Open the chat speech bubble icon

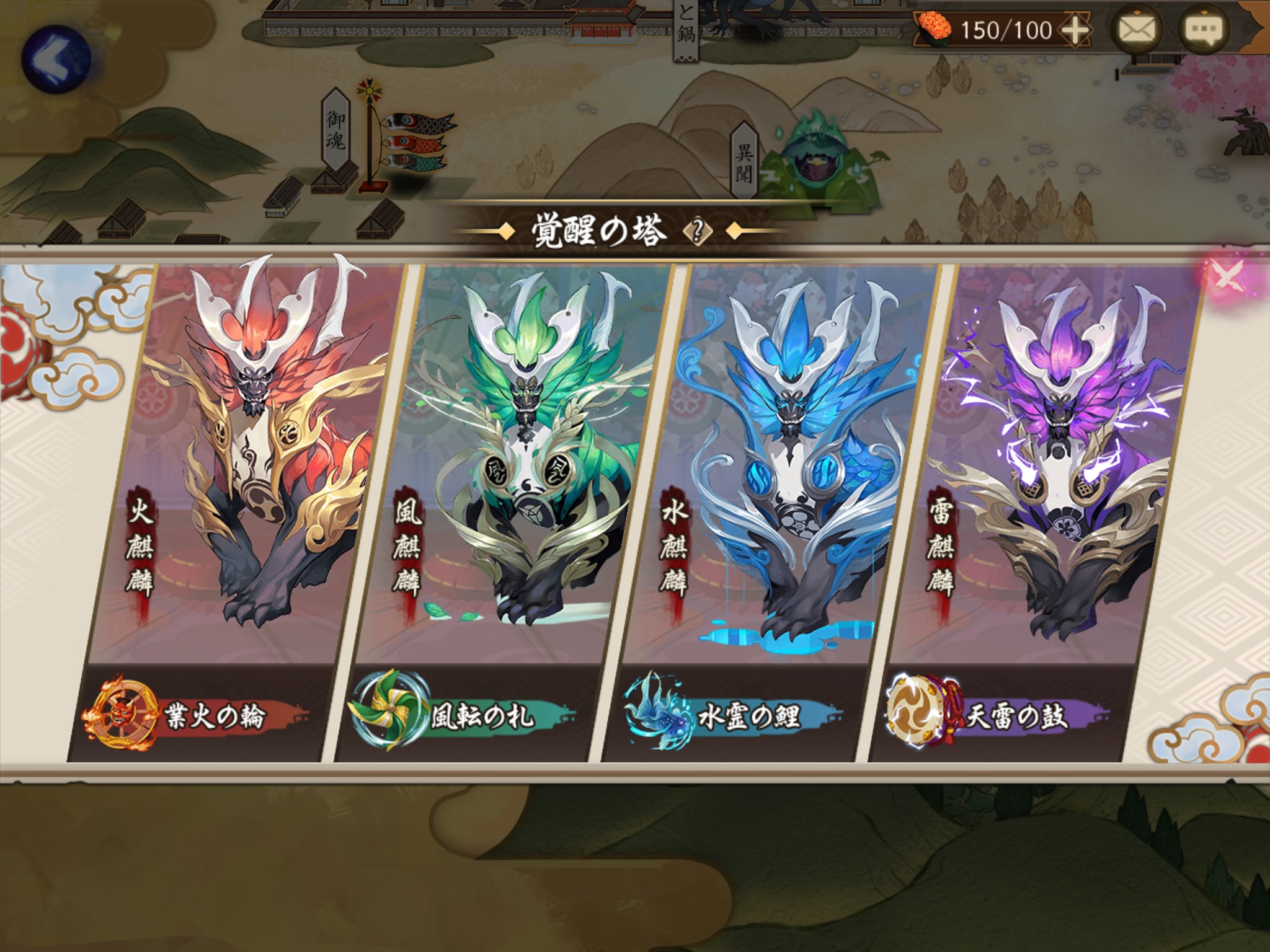pos(1204,29)
